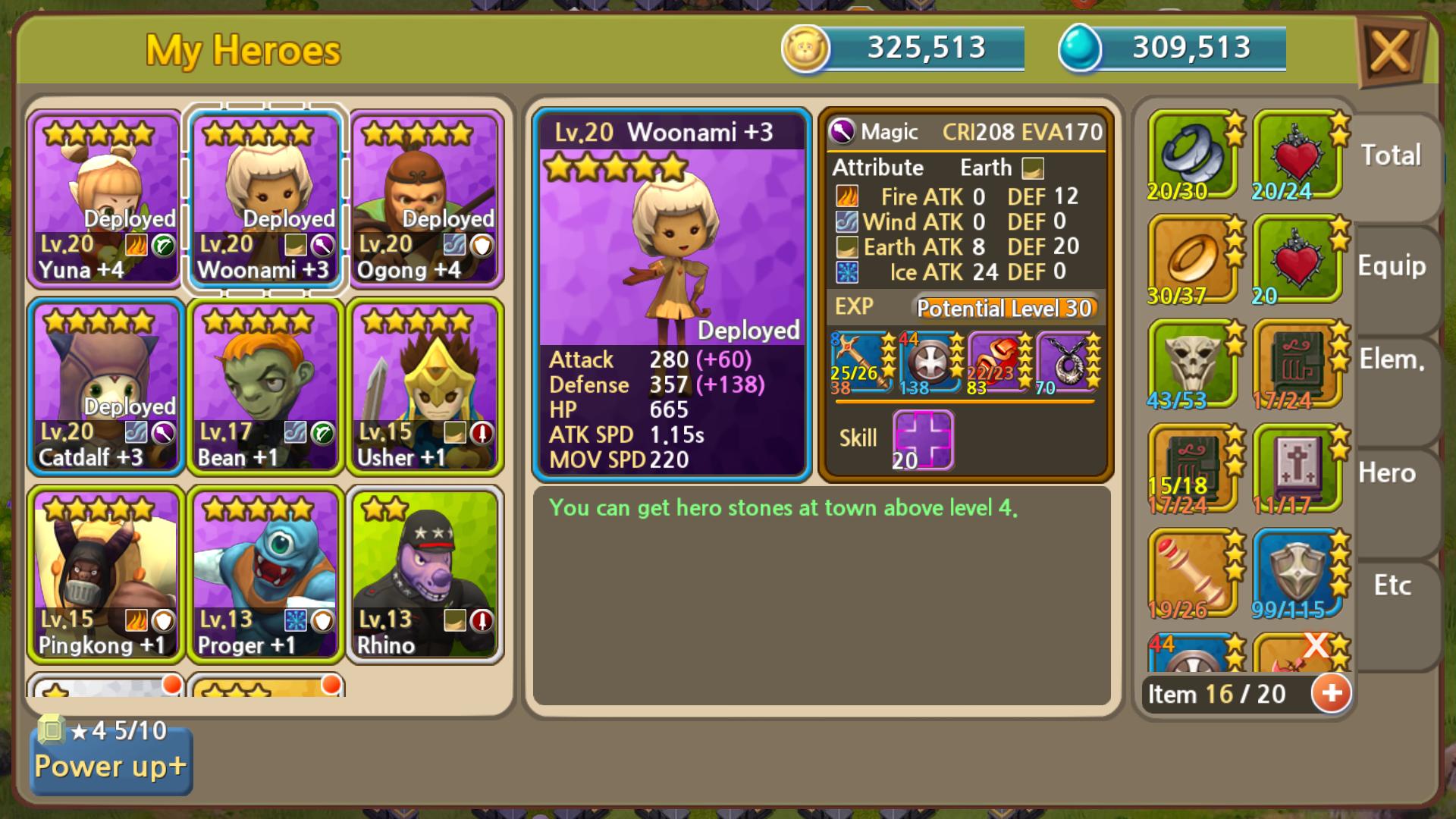Close the My Heroes window
Image resolution: width=1456 pixels, height=819 pixels.
[1390, 52]
